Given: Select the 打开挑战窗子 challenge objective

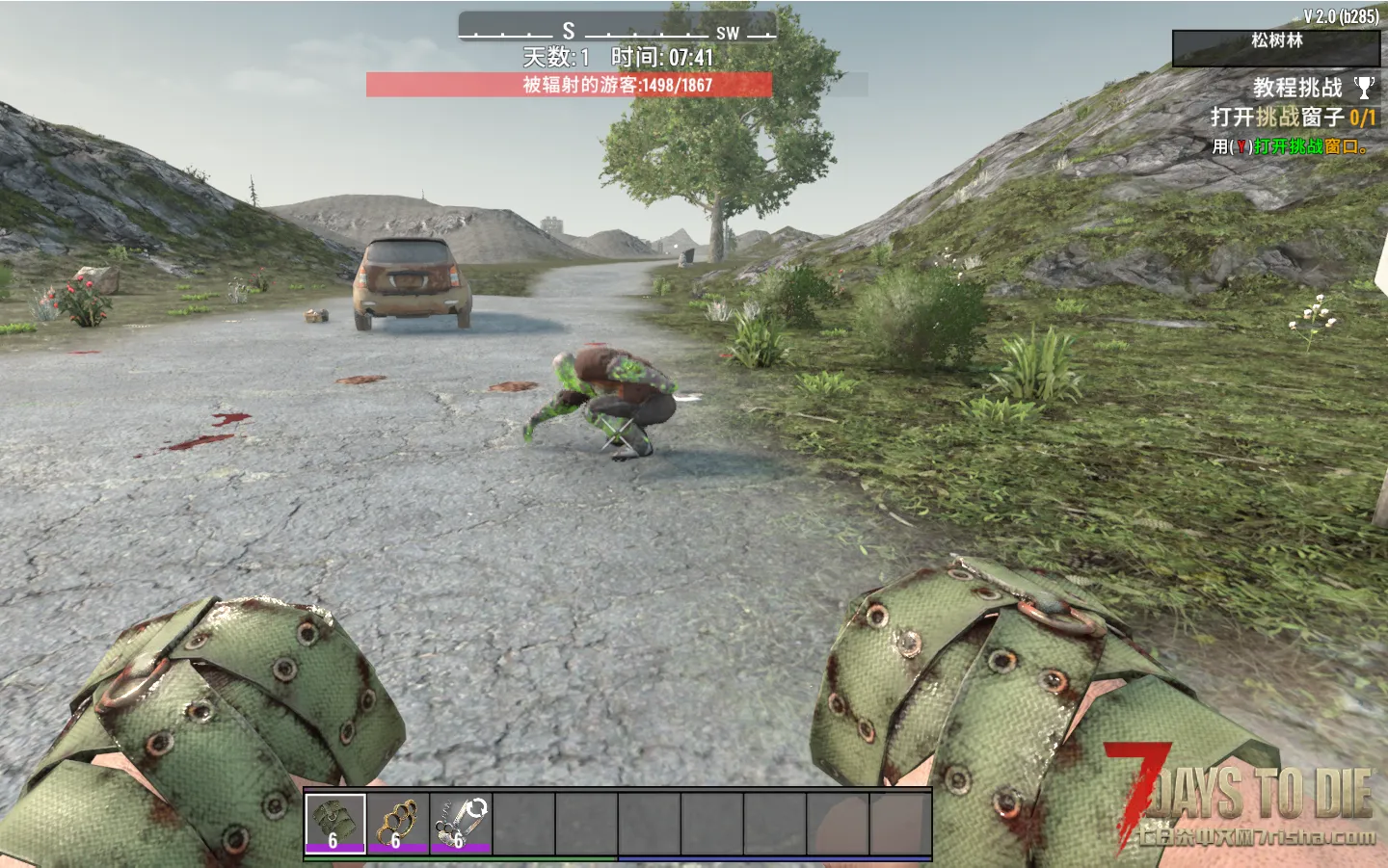Looking at the screenshot, I should pos(1293,118).
